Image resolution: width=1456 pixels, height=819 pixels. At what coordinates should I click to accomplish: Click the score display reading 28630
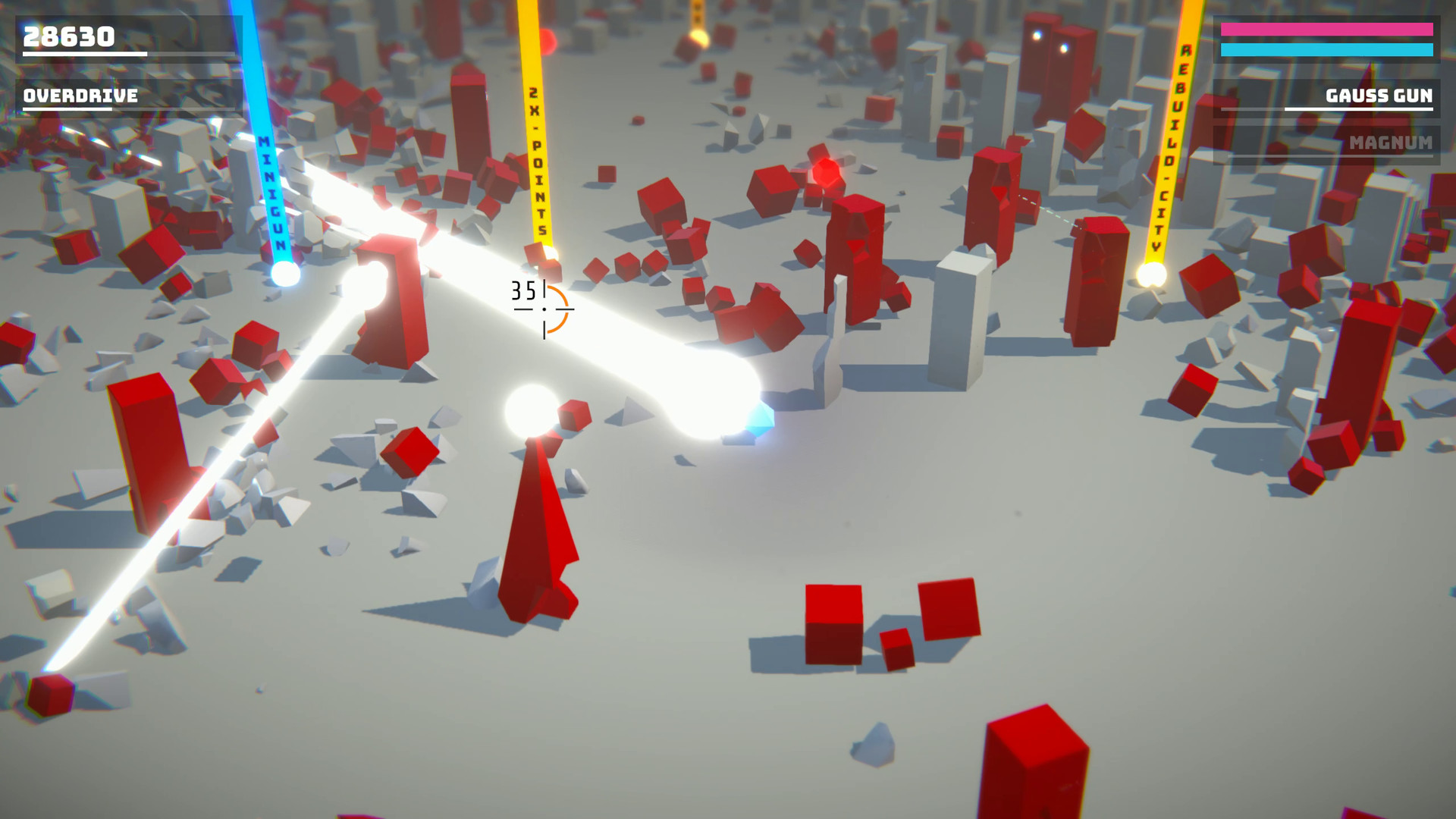(x=68, y=34)
